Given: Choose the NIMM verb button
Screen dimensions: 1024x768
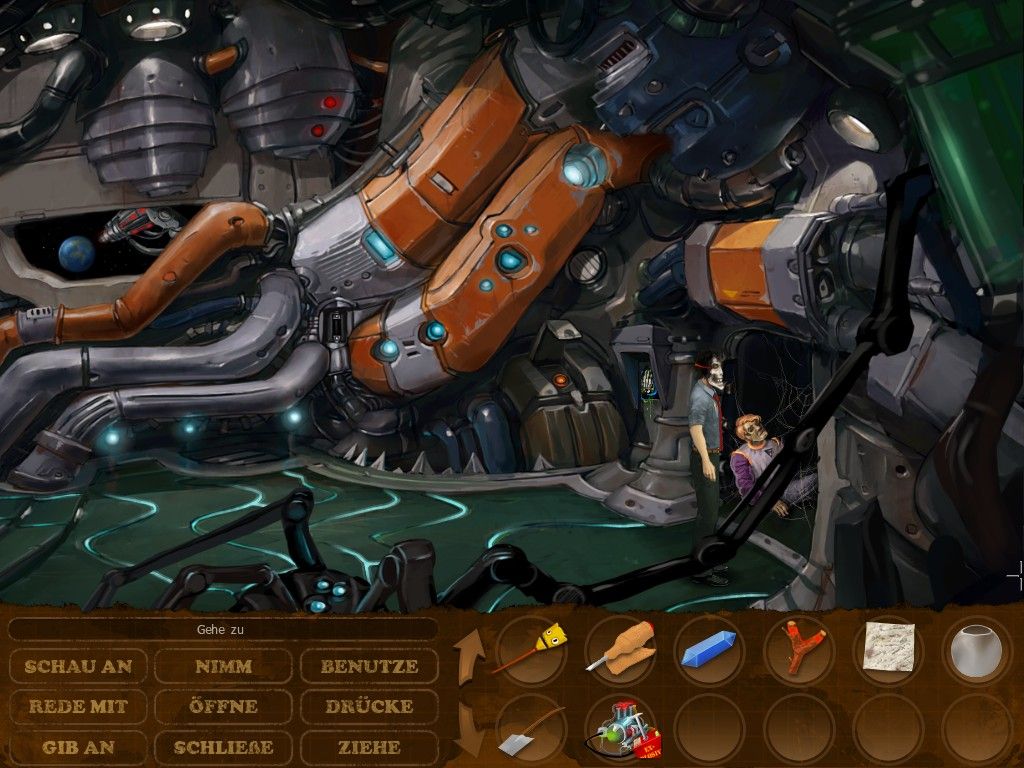Looking at the screenshot, I should point(224,666).
